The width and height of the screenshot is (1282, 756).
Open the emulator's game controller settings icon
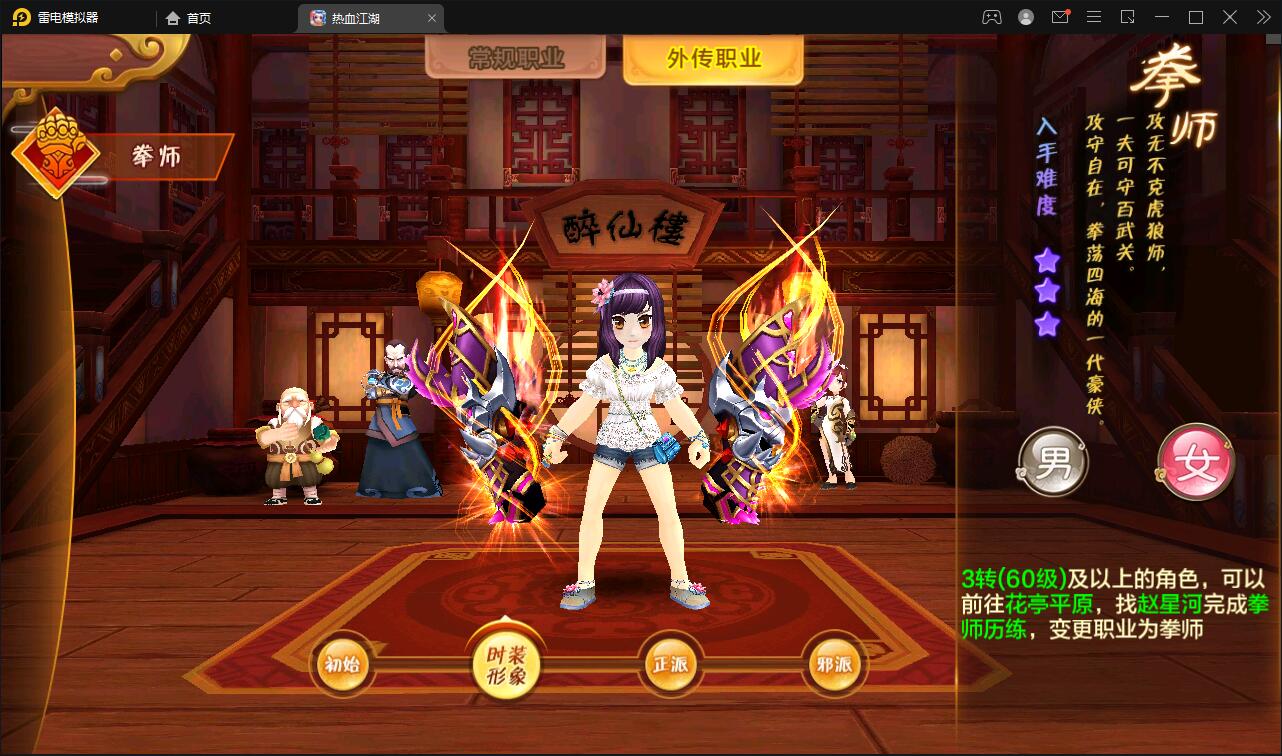(x=992, y=16)
